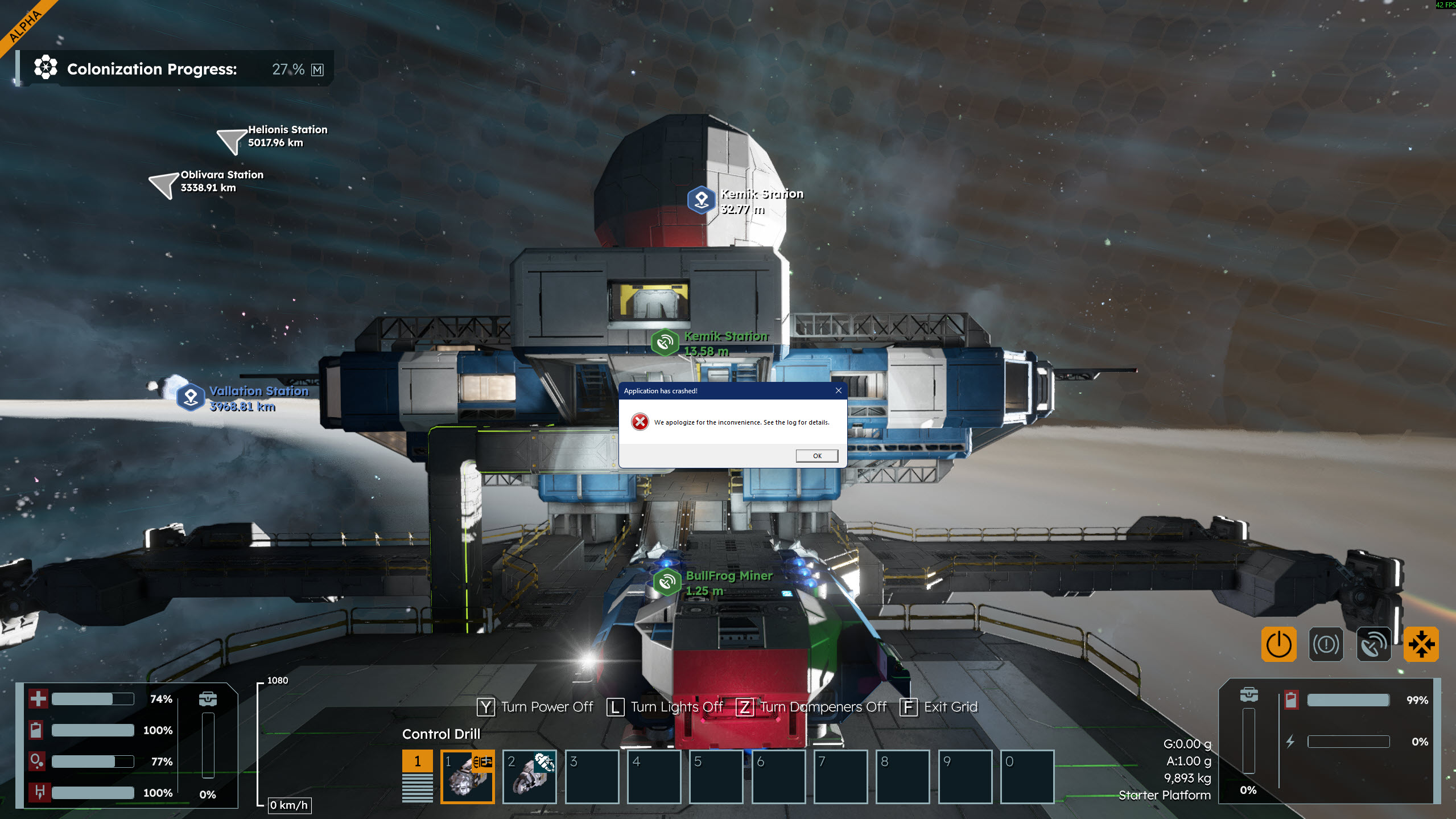Select the Vallation Station waypoint marker
The width and height of the screenshot is (1456, 819).
191,397
